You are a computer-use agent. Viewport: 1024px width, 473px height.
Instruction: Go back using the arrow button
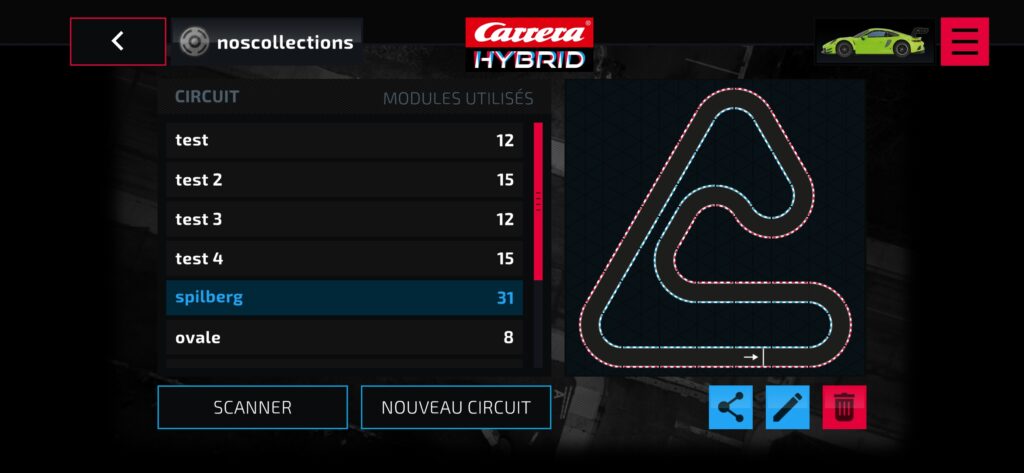pos(118,41)
